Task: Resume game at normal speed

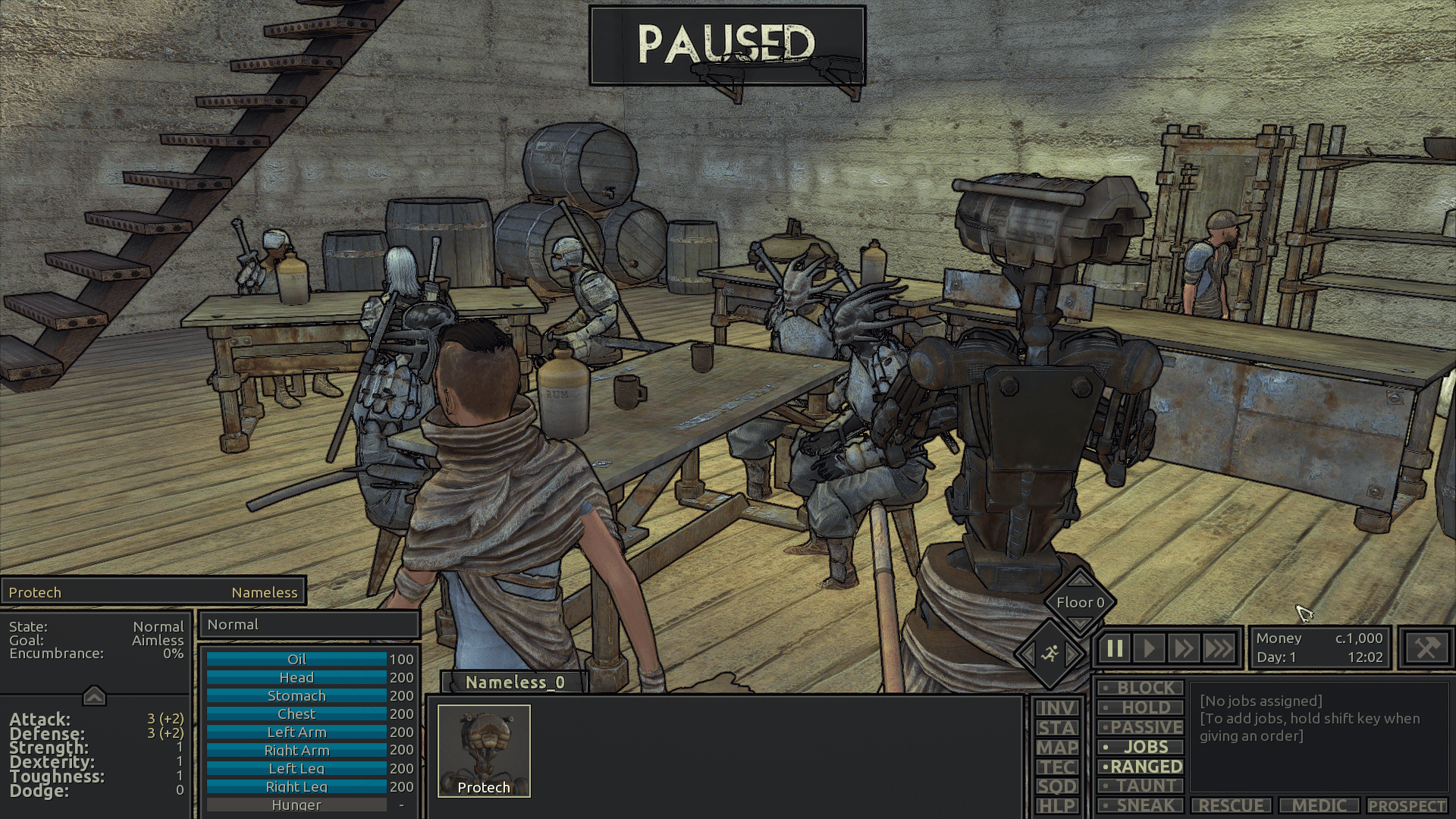Action: (1149, 649)
